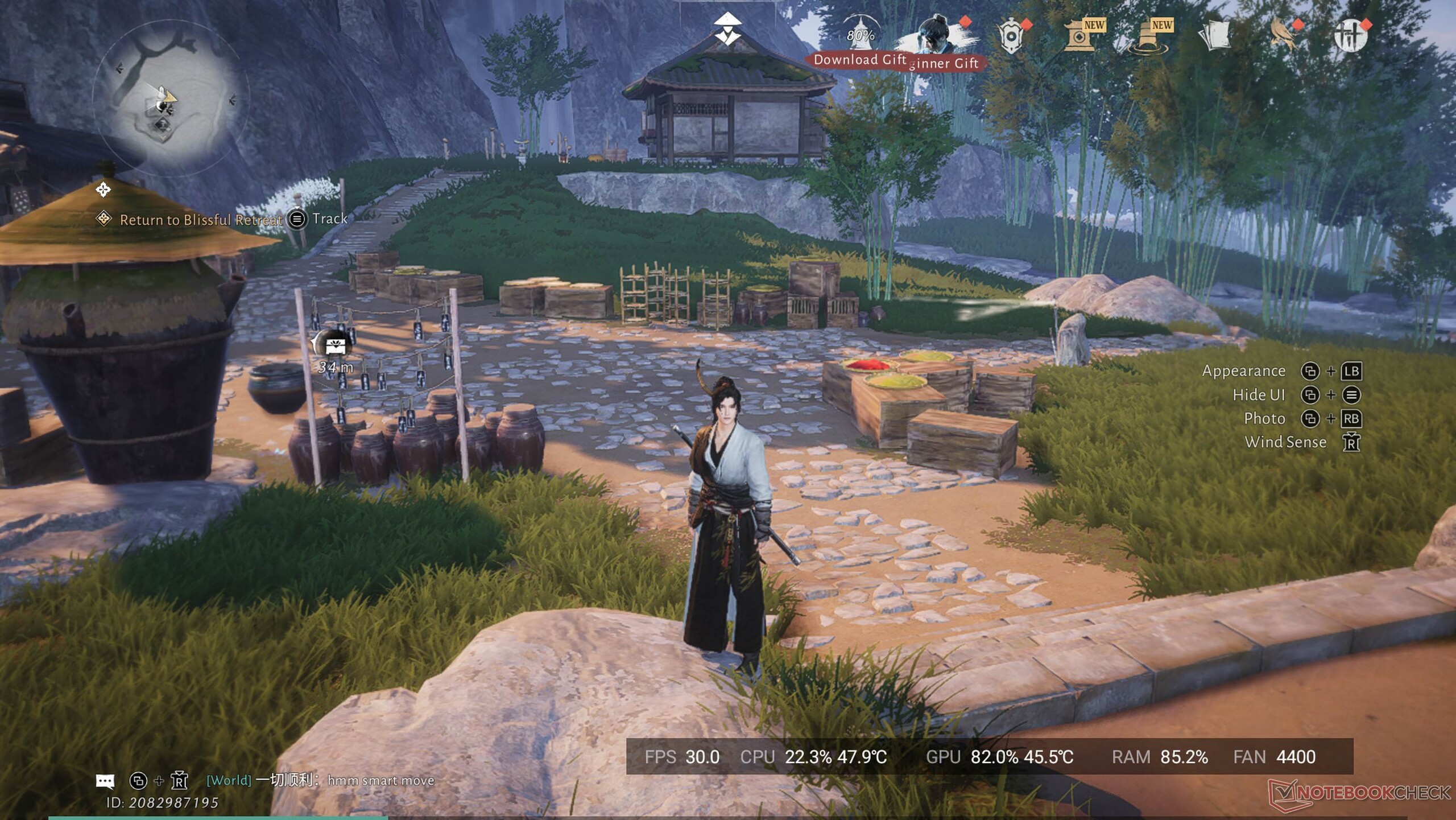1456x820 pixels.
Task: Select the Return to Blissful Retreat quest
Action: pyautogui.click(x=200, y=220)
